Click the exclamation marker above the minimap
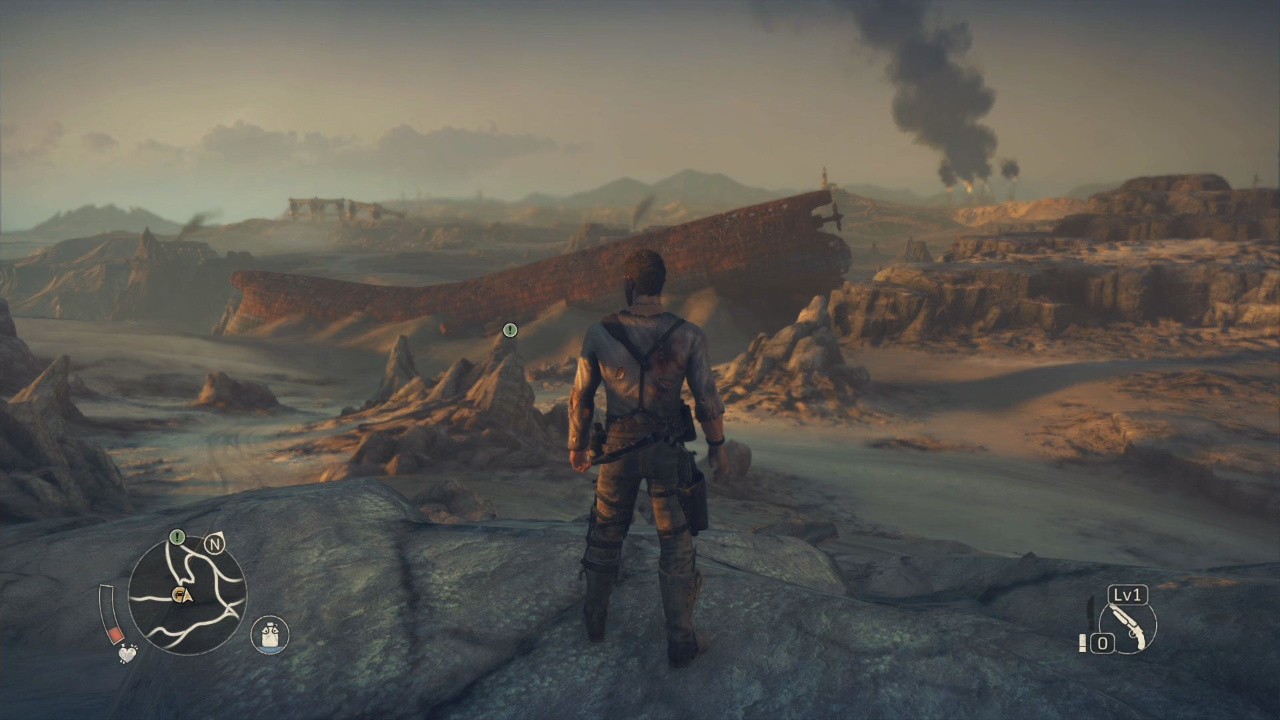The width and height of the screenshot is (1280, 720). coord(177,537)
